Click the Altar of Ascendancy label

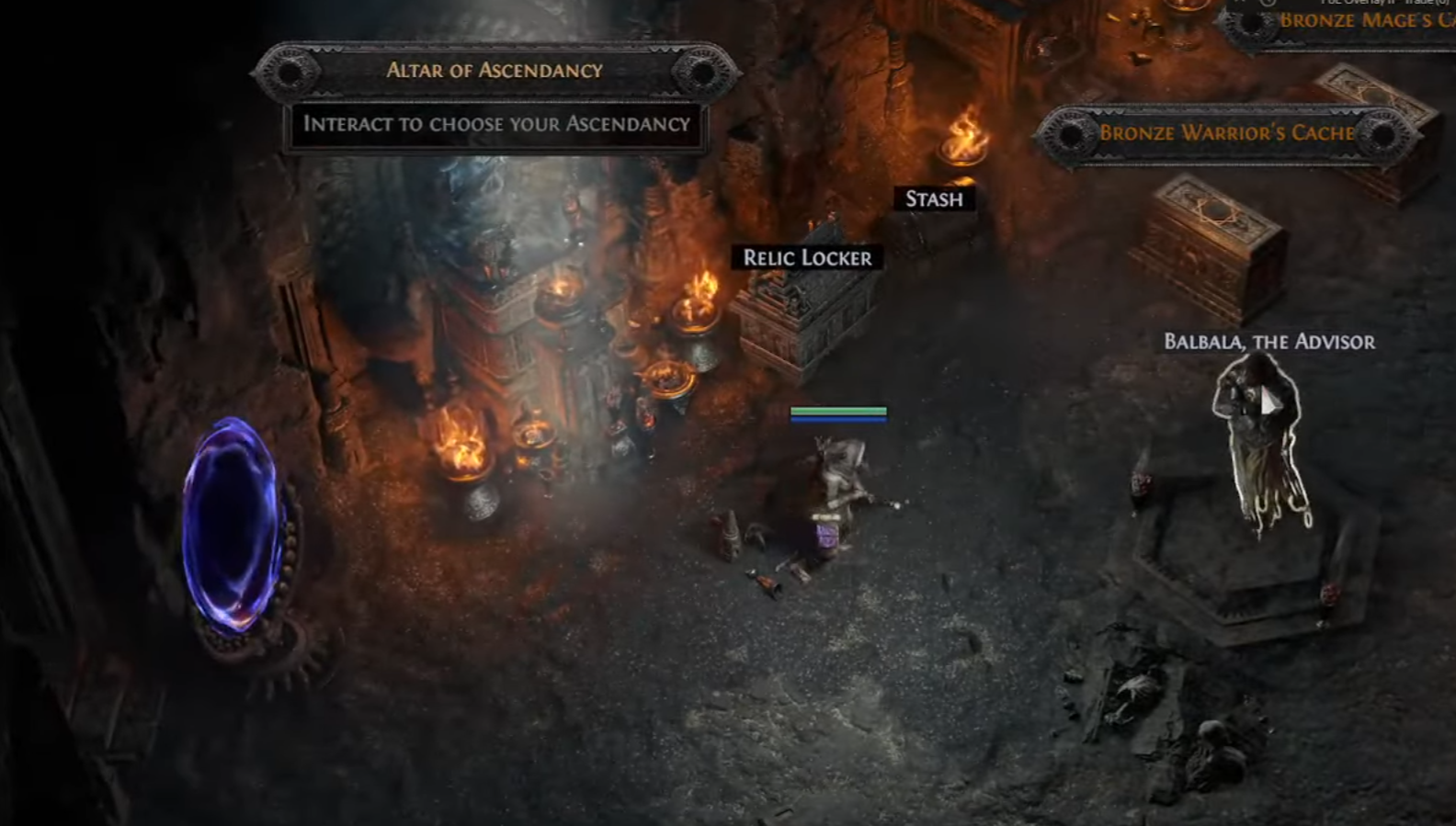tap(495, 71)
